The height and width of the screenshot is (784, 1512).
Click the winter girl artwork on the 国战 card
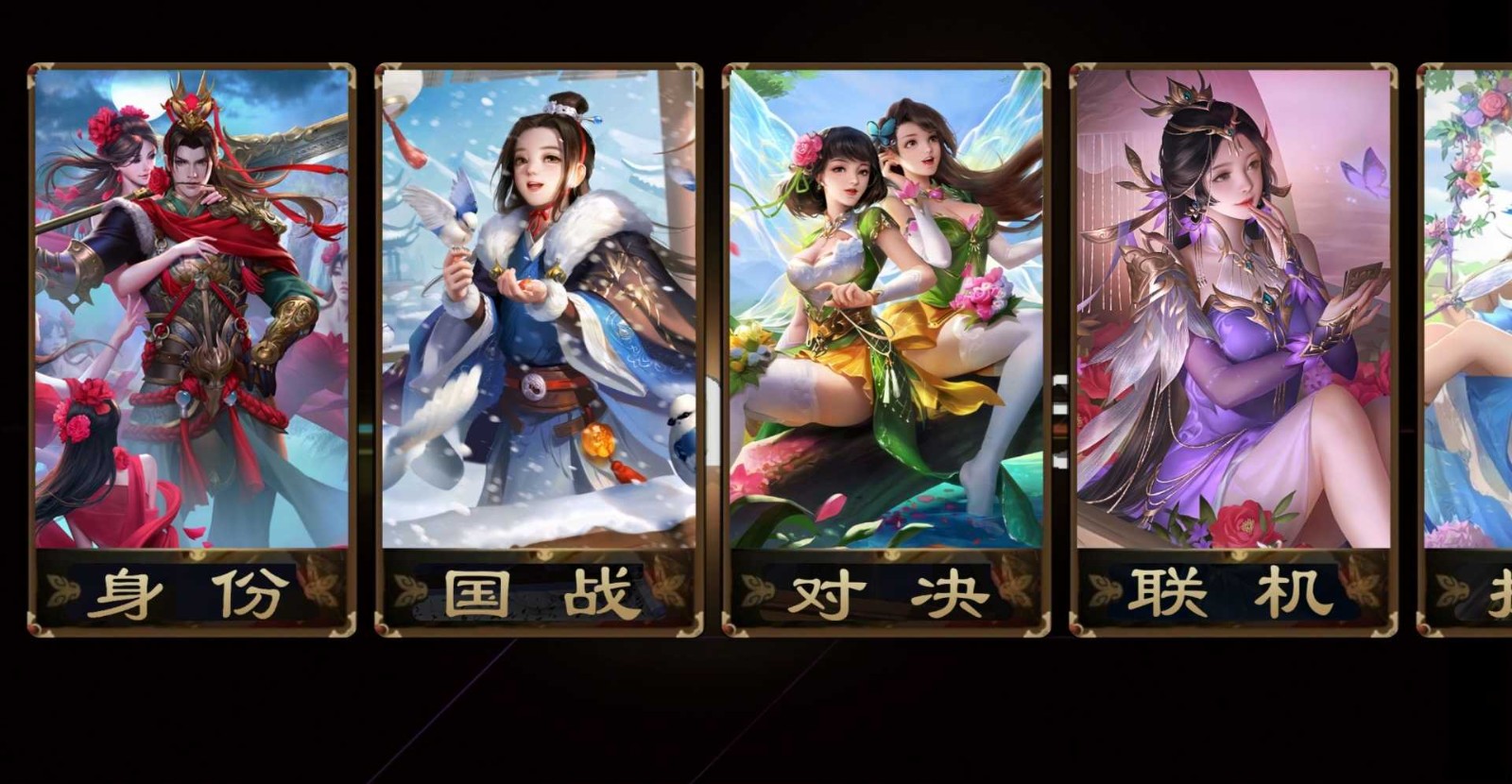click(x=539, y=283)
